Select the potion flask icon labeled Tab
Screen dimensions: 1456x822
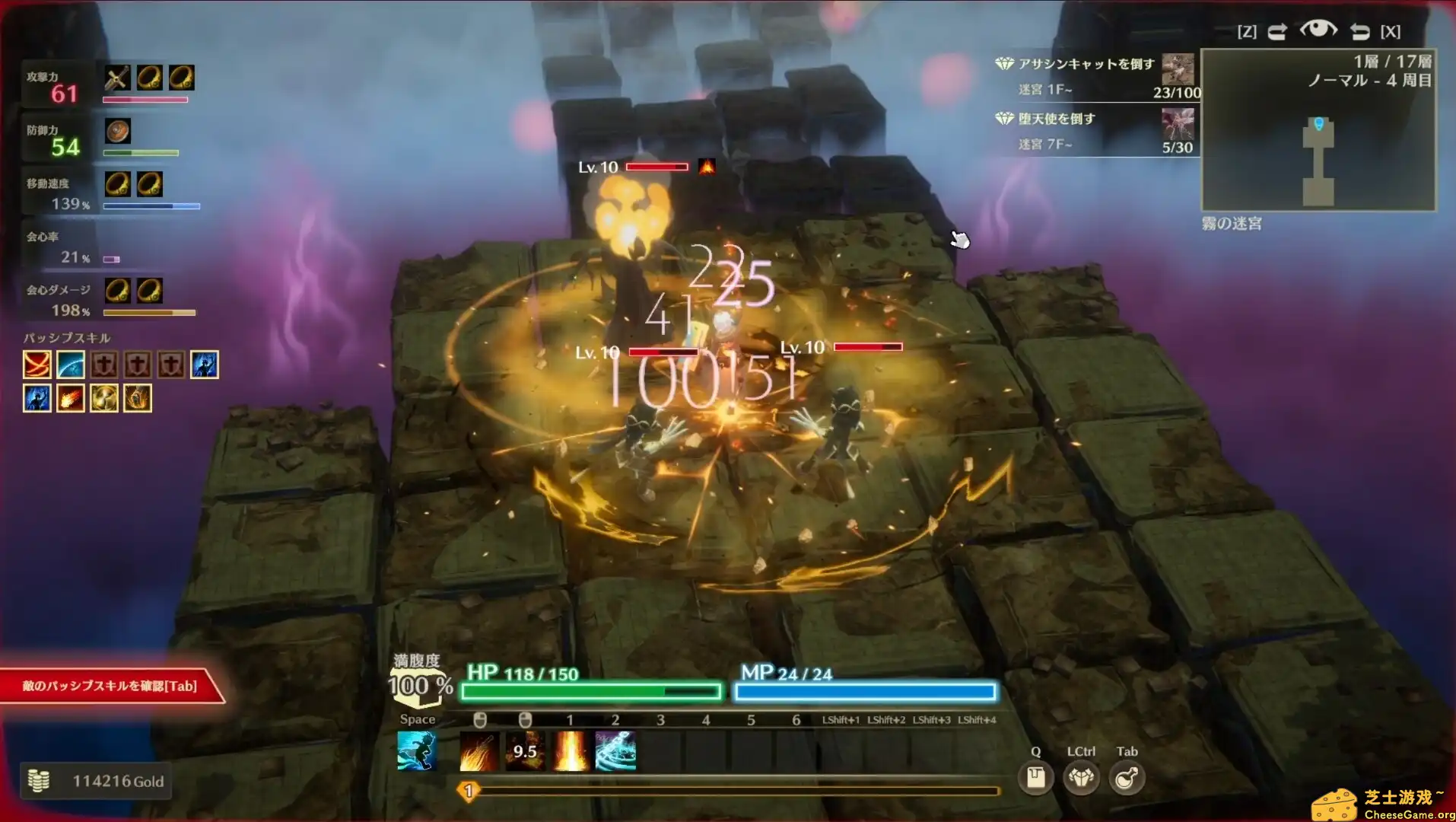[1127, 777]
